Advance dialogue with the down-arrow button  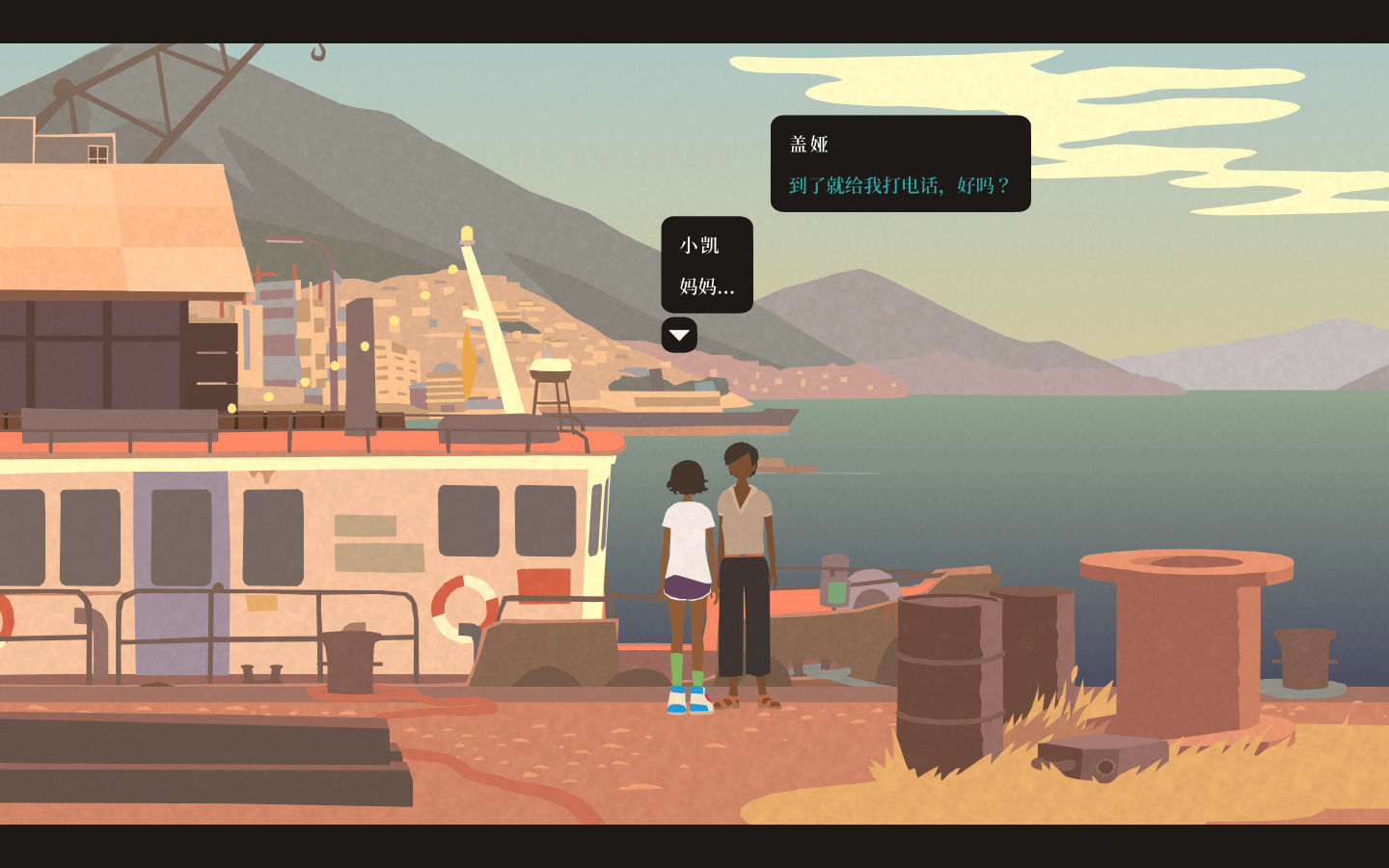tap(679, 336)
